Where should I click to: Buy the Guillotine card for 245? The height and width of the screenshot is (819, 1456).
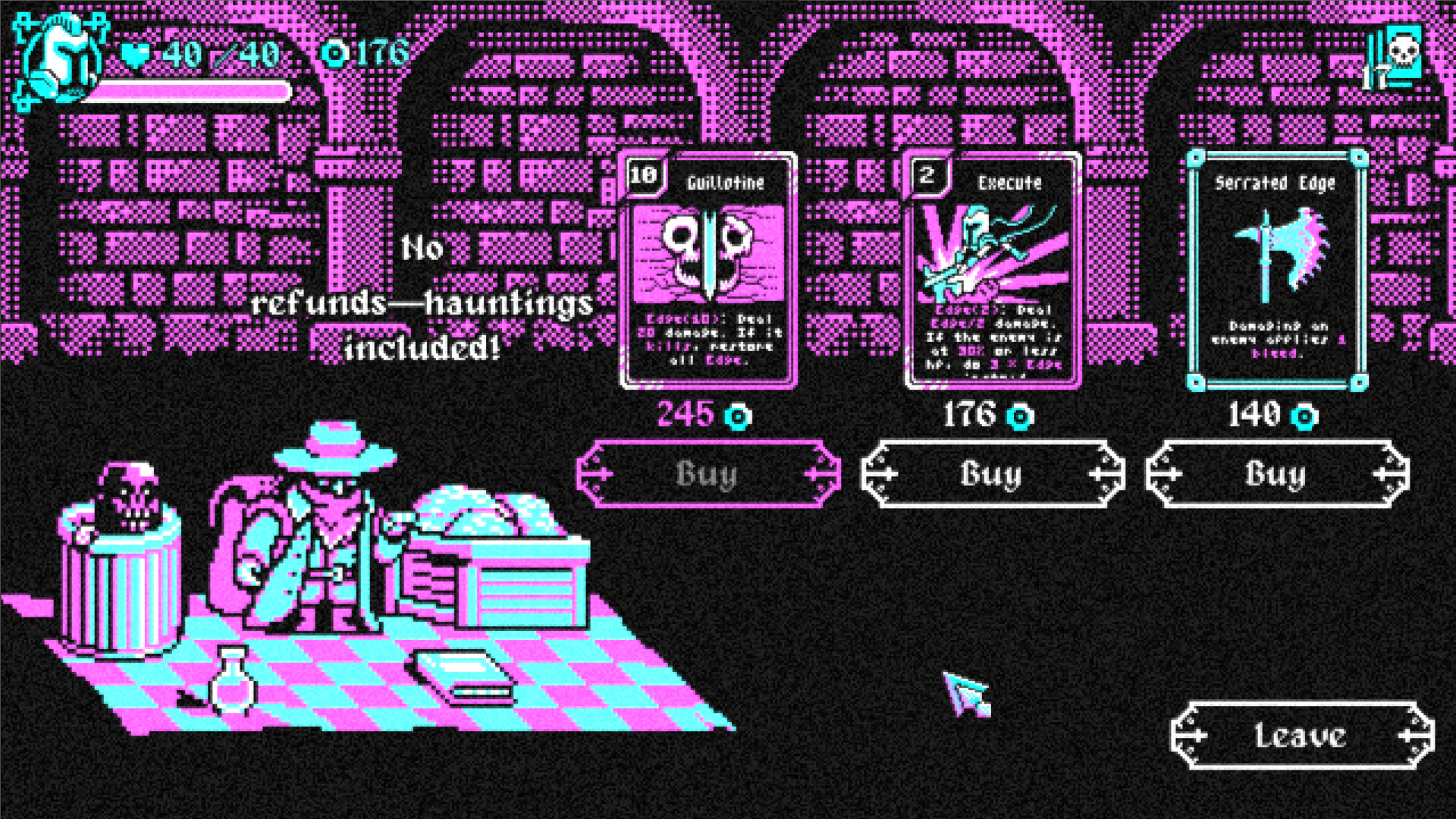click(x=709, y=472)
